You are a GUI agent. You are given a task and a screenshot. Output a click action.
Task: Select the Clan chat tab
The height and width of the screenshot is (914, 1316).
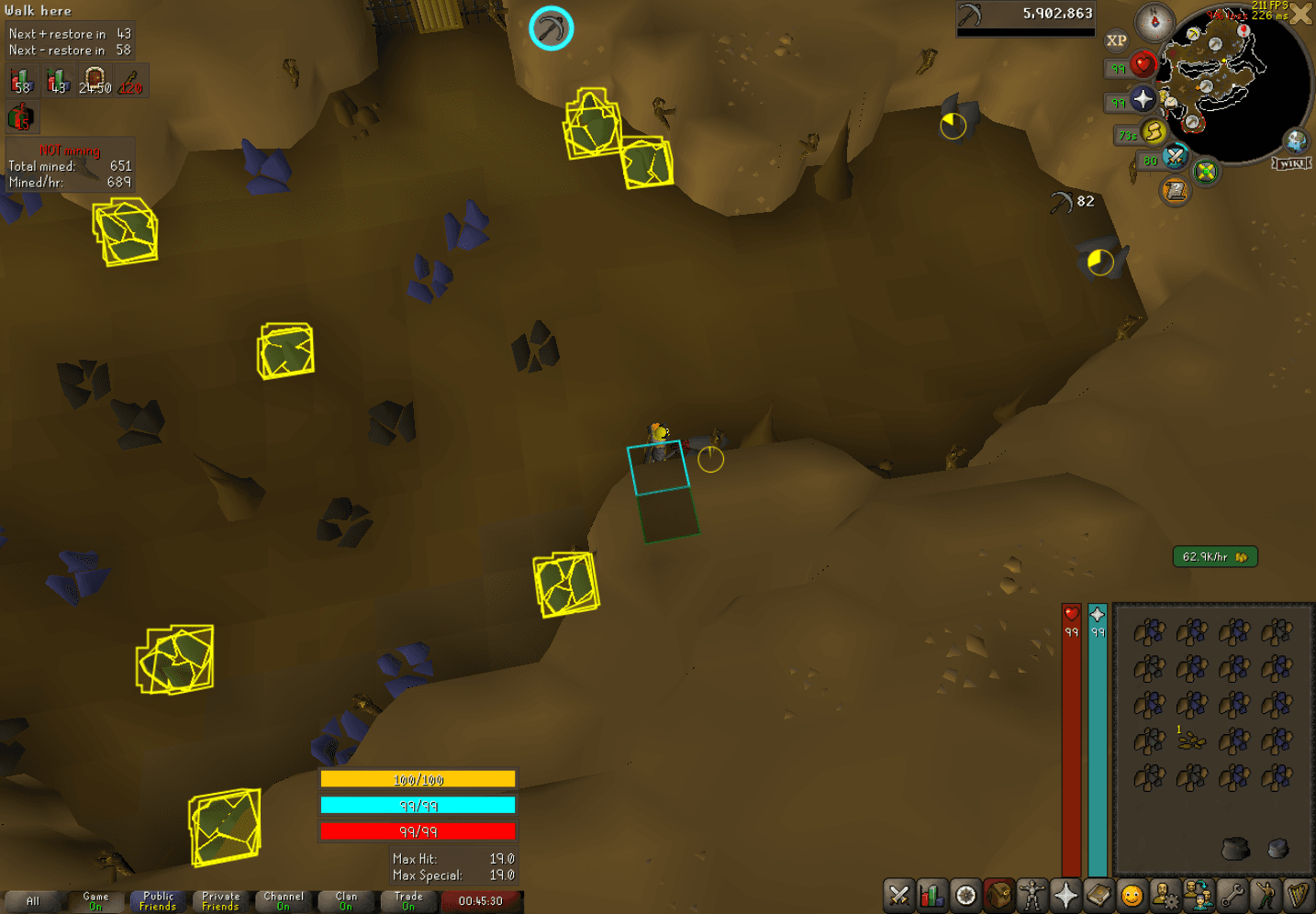click(x=346, y=901)
